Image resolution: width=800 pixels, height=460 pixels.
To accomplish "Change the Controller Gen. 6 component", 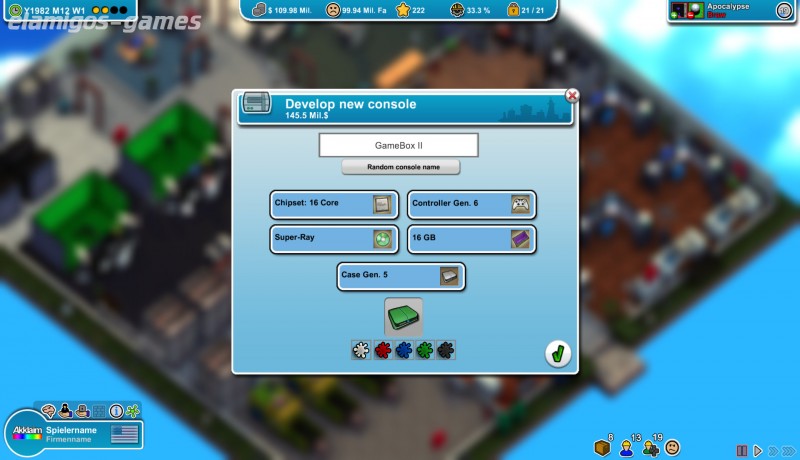I will 472,204.
